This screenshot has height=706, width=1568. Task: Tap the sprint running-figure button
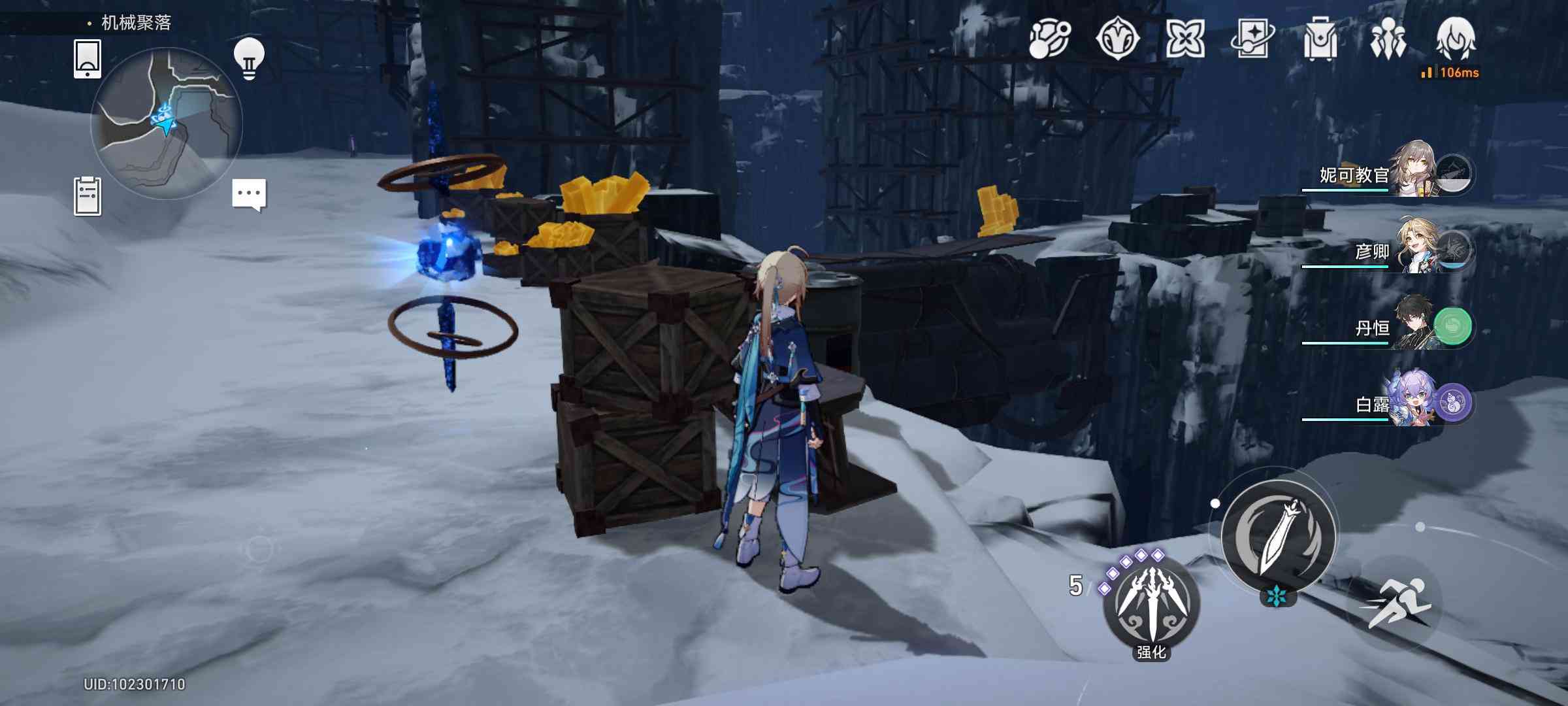(1393, 603)
